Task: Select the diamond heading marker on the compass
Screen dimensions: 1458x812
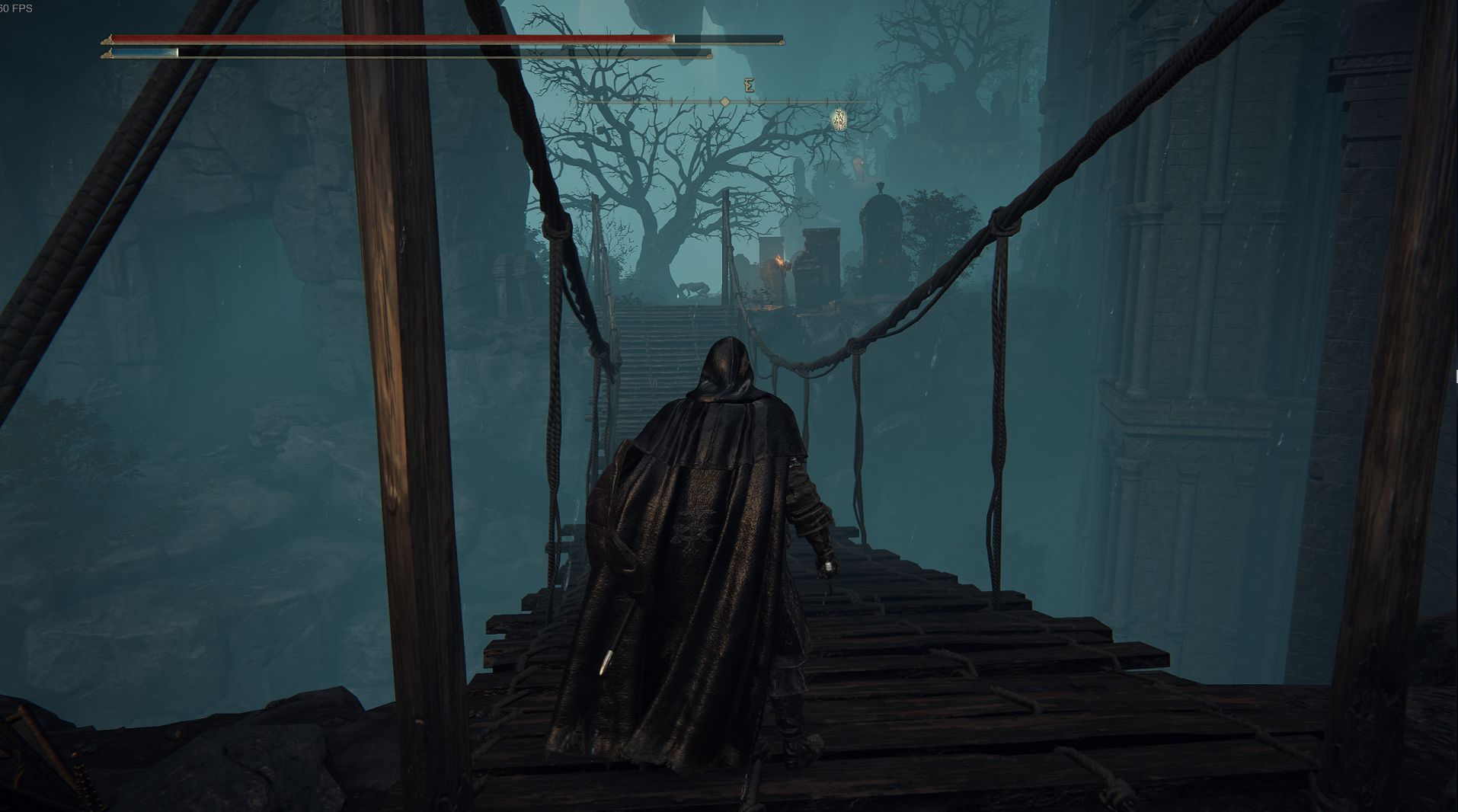Action: pyautogui.click(x=725, y=102)
